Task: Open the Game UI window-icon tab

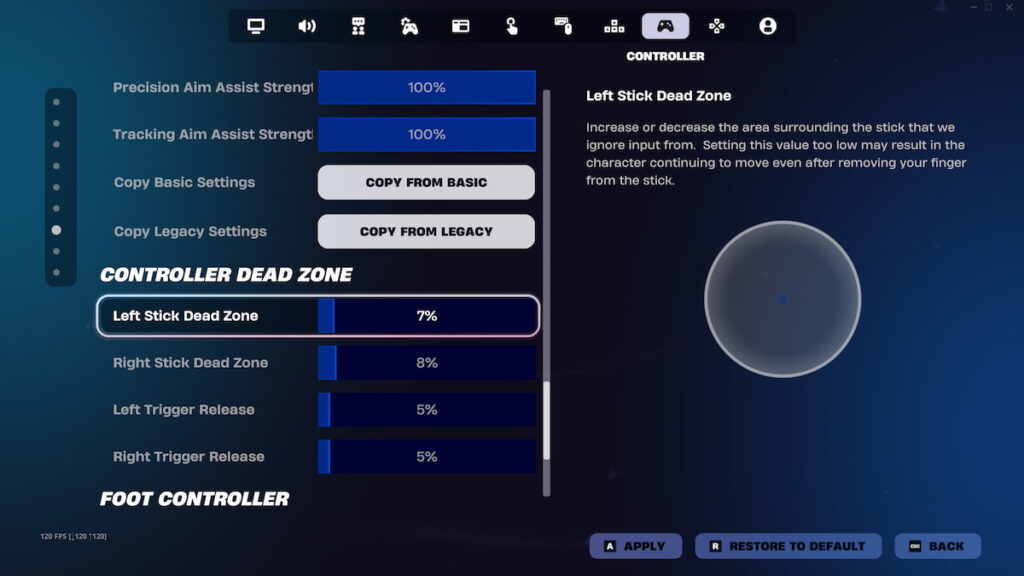Action: (460, 26)
